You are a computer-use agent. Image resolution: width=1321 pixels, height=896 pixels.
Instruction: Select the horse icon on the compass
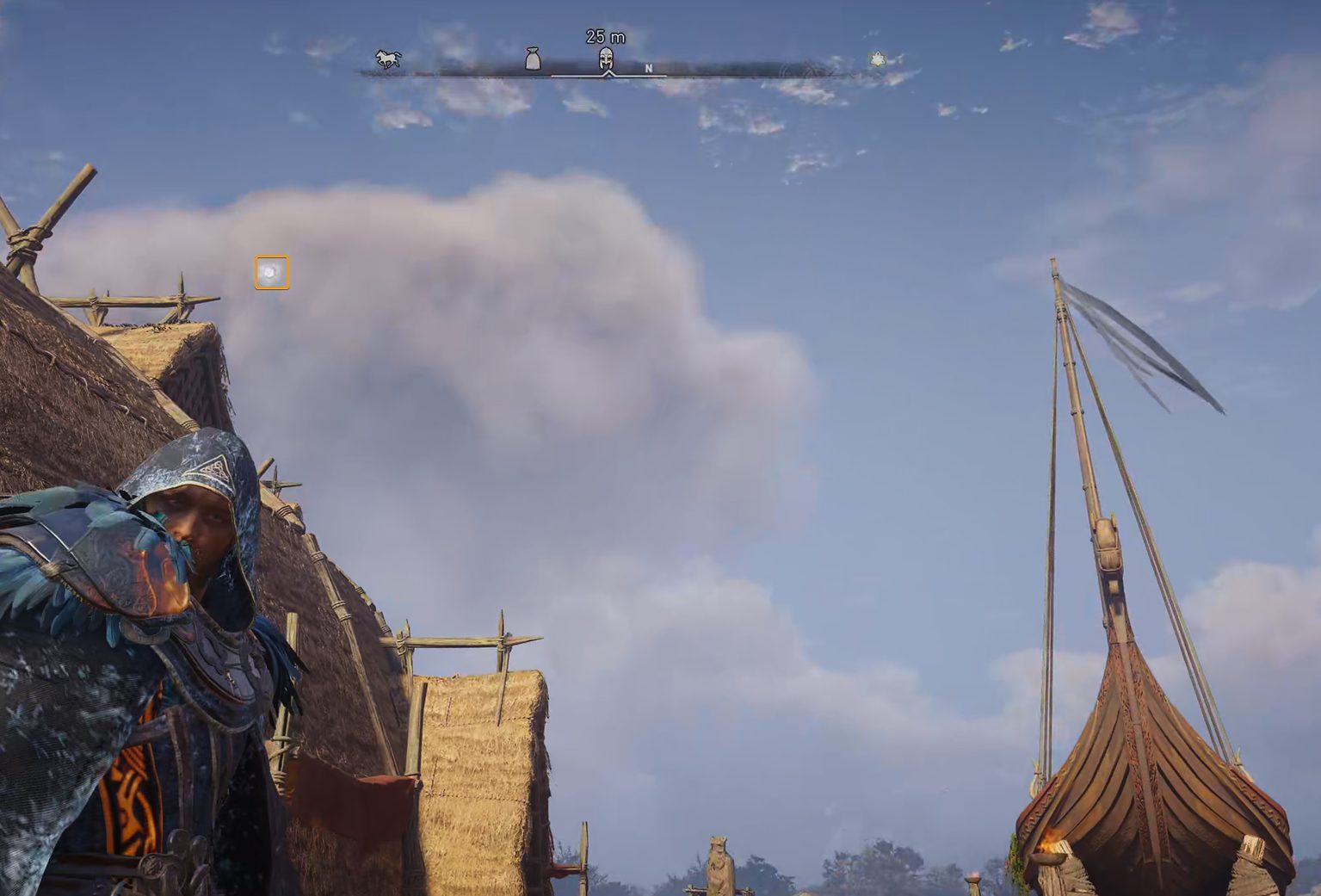point(386,57)
